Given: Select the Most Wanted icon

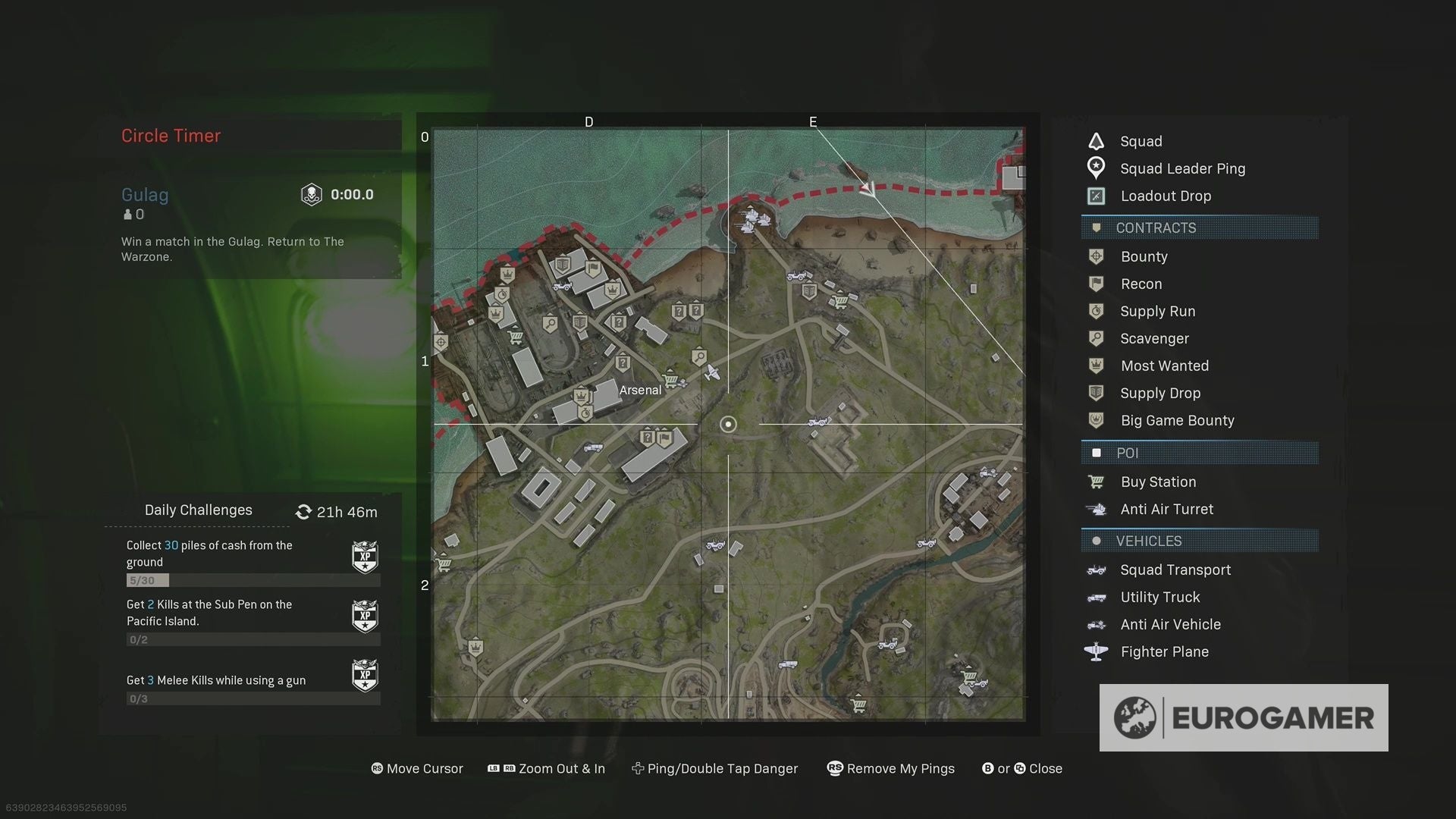Looking at the screenshot, I should click(1097, 366).
